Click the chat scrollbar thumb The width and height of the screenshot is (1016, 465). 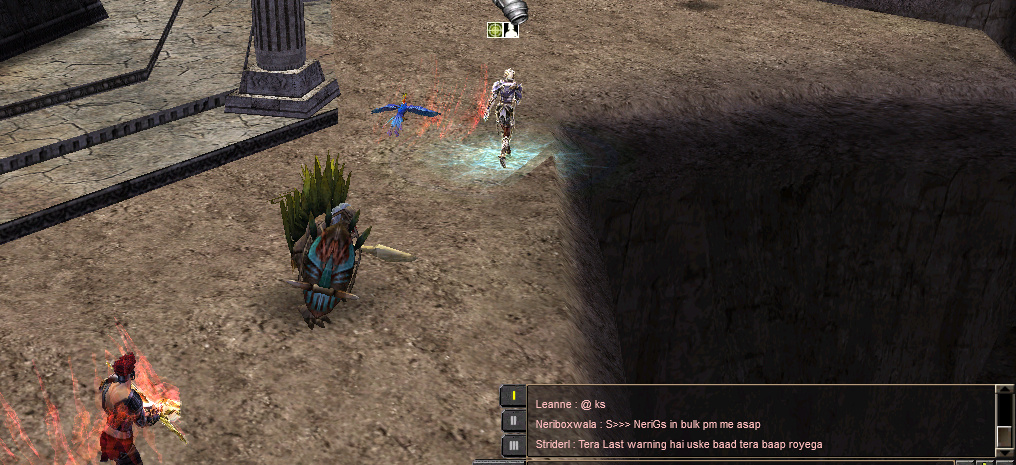pos(1005,436)
